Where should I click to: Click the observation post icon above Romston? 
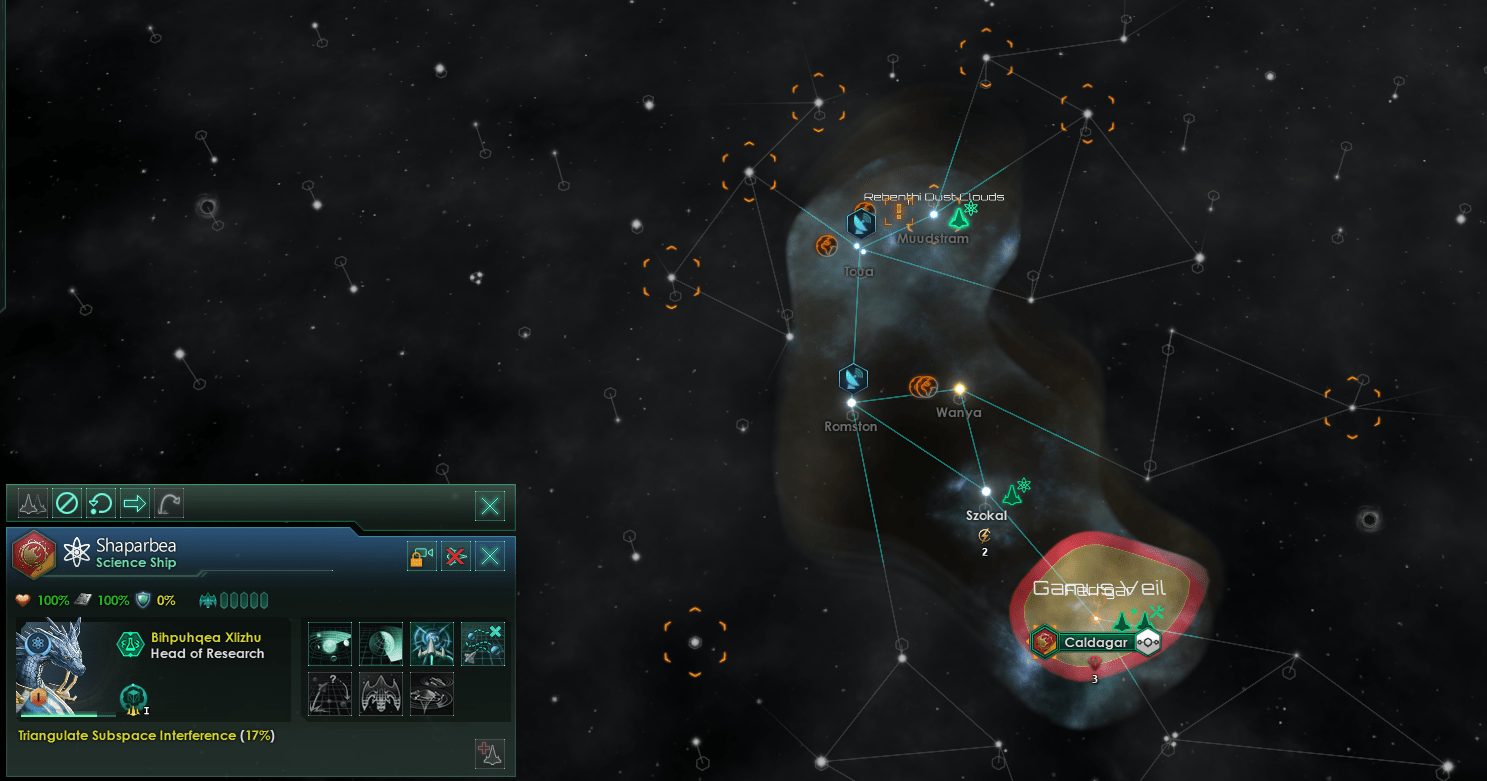[853, 378]
